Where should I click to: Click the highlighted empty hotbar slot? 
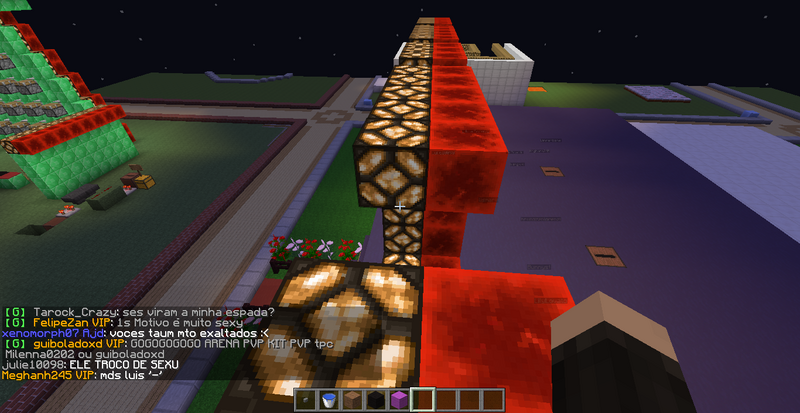point(421,400)
